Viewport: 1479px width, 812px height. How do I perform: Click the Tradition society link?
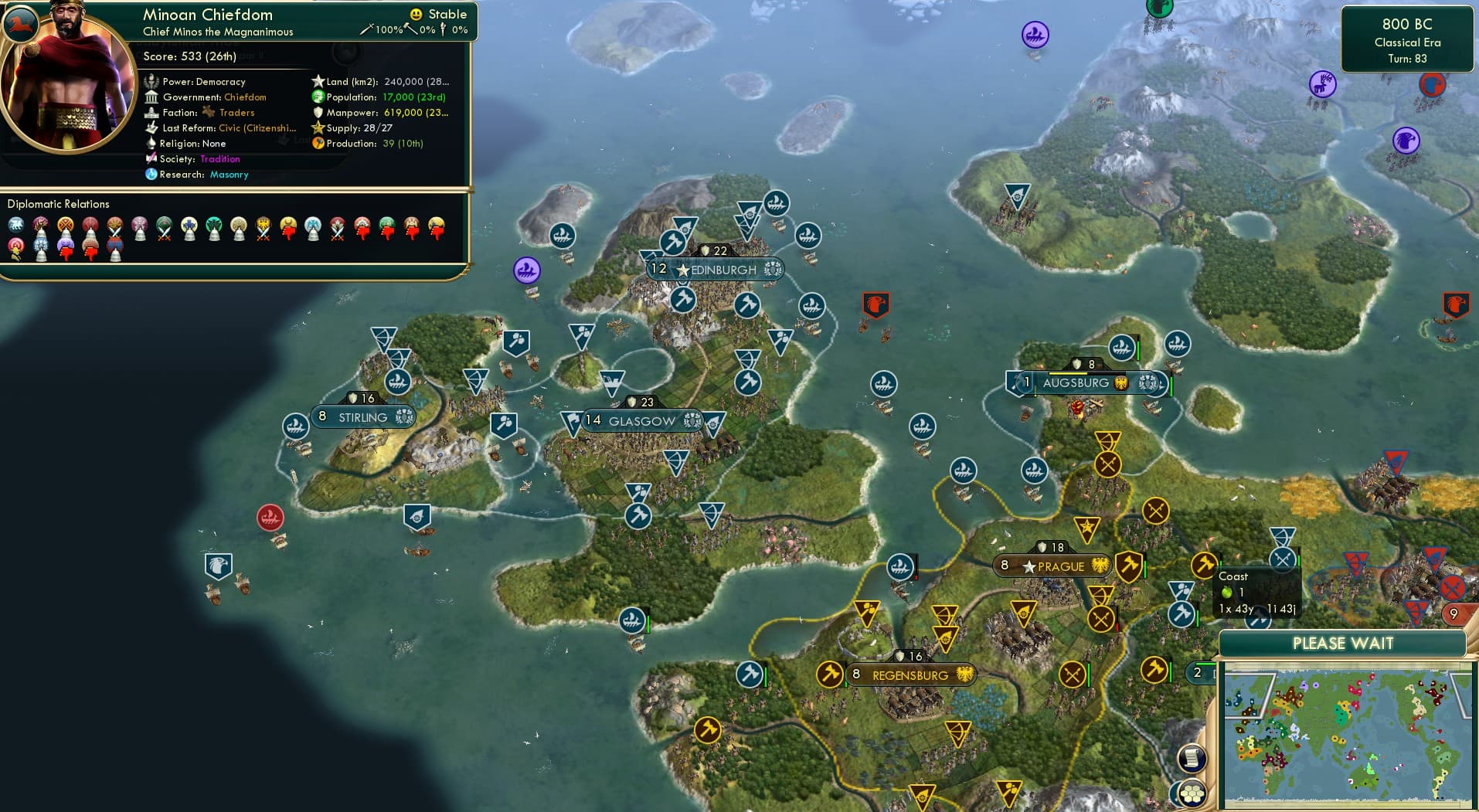[x=219, y=159]
